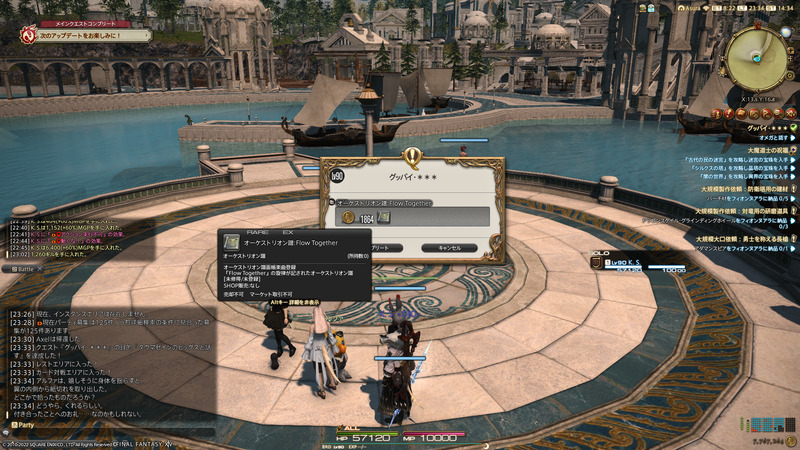The image size is (800, 450).
Task: Select the Flow Together orchestrion roll reward icon
Action: (x=383, y=217)
